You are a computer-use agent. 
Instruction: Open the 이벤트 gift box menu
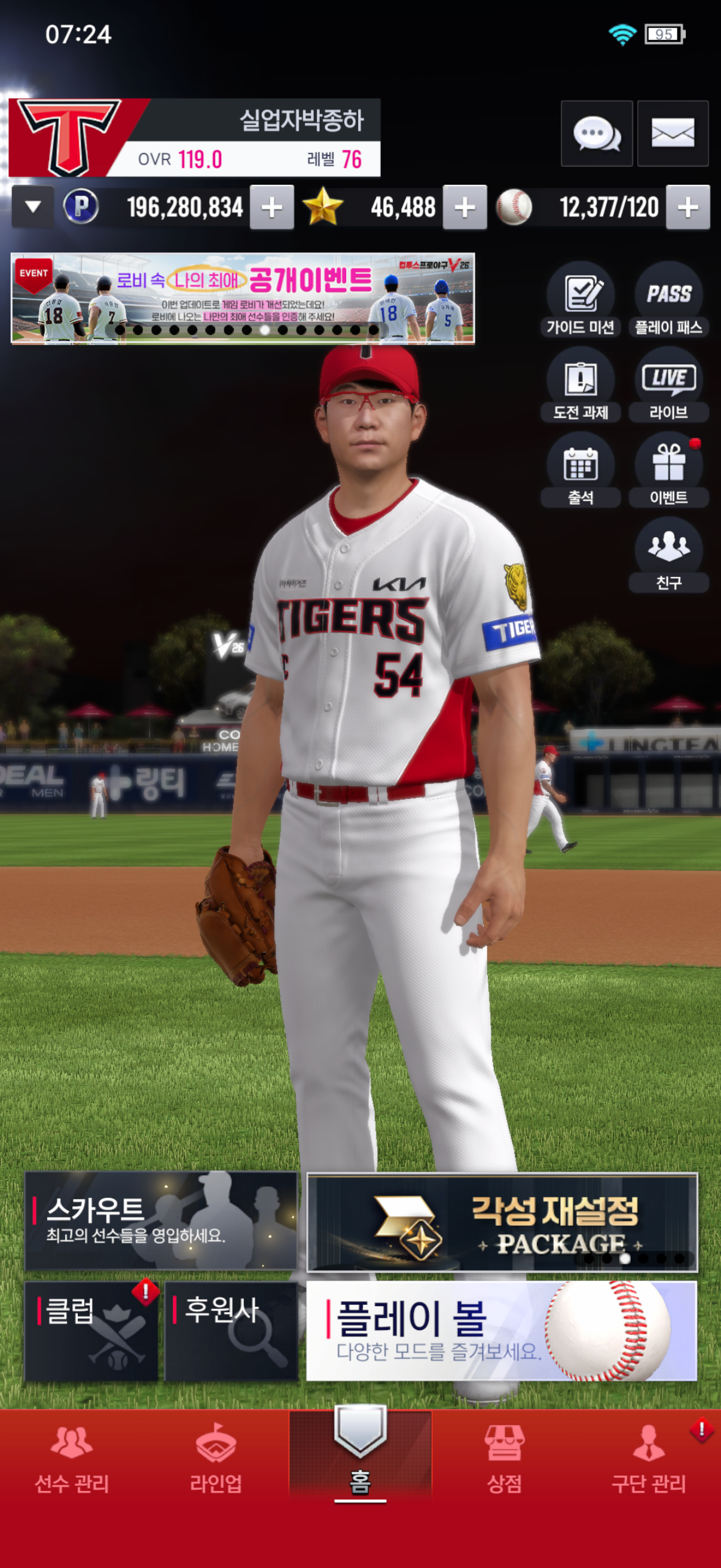tap(668, 470)
